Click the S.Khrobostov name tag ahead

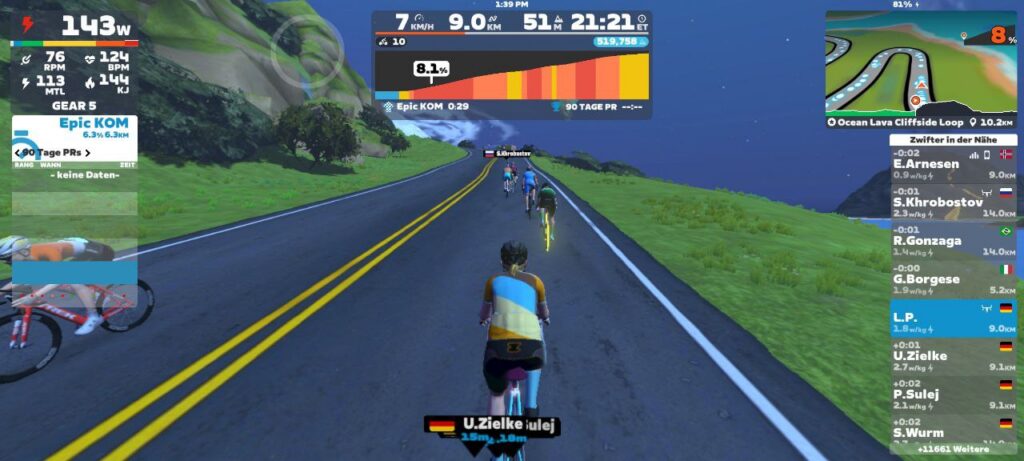(x=507, y=154)
